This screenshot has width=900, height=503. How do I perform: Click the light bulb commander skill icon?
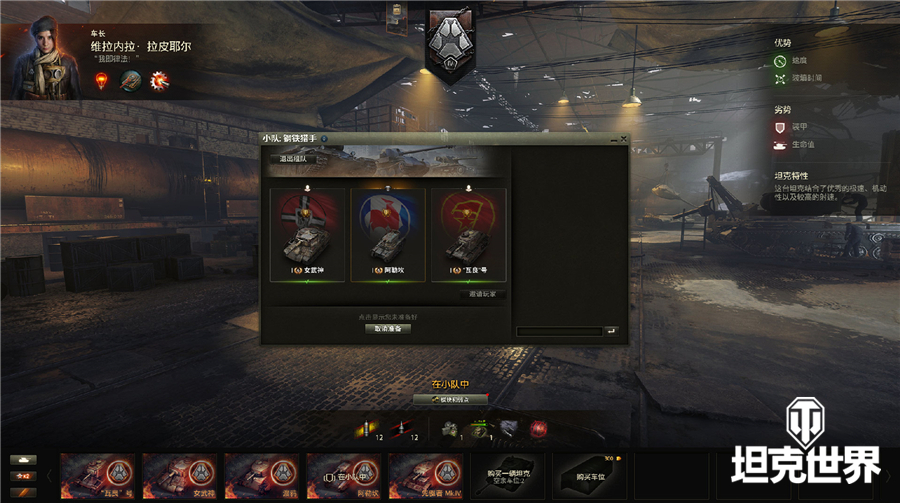coord(102,81)
